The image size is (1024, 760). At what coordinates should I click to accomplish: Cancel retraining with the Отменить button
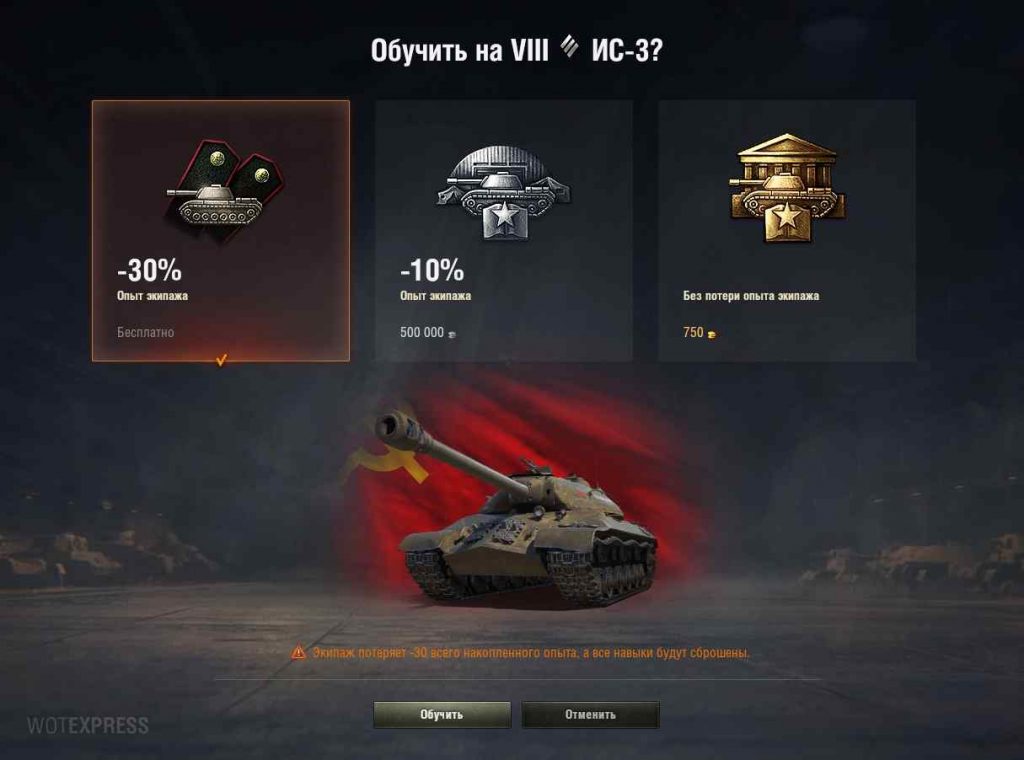(x=590, y=715)
